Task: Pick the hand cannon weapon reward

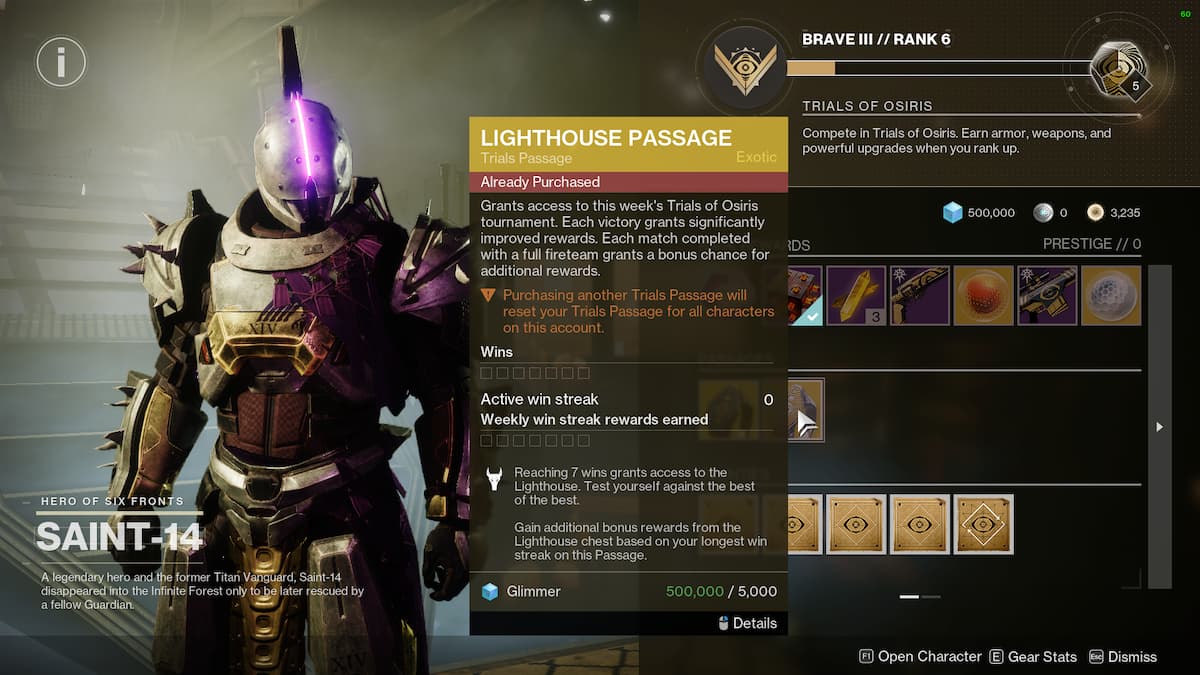Action: (x=920, y=295)
